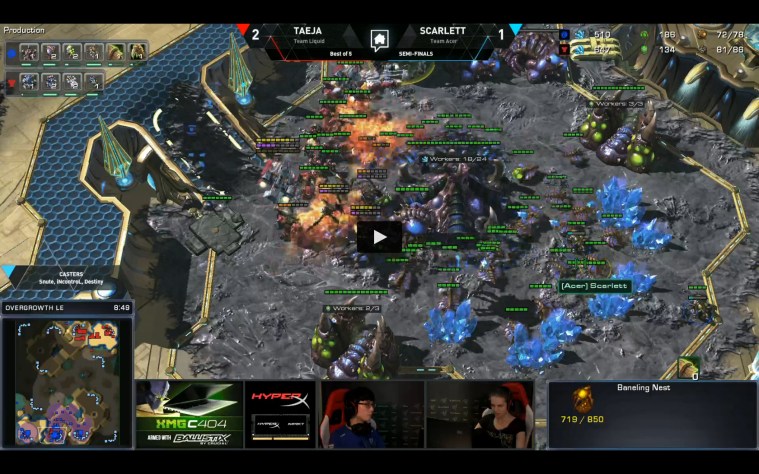Select the webcam of the long-haired player
The width and height of the screenshot is (759, 474).
pos(484,414)
